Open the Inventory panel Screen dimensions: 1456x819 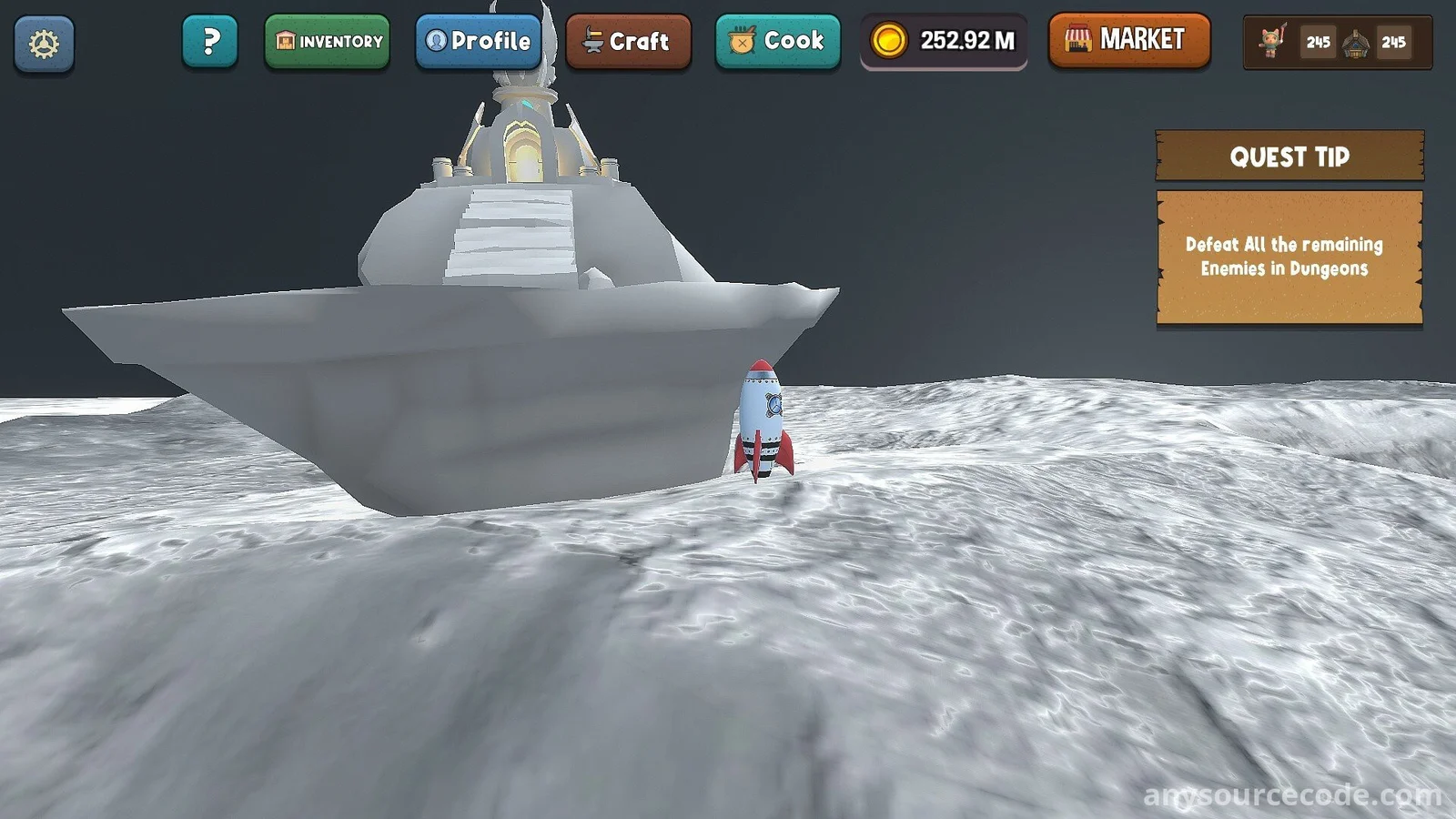tap(328, 42)
